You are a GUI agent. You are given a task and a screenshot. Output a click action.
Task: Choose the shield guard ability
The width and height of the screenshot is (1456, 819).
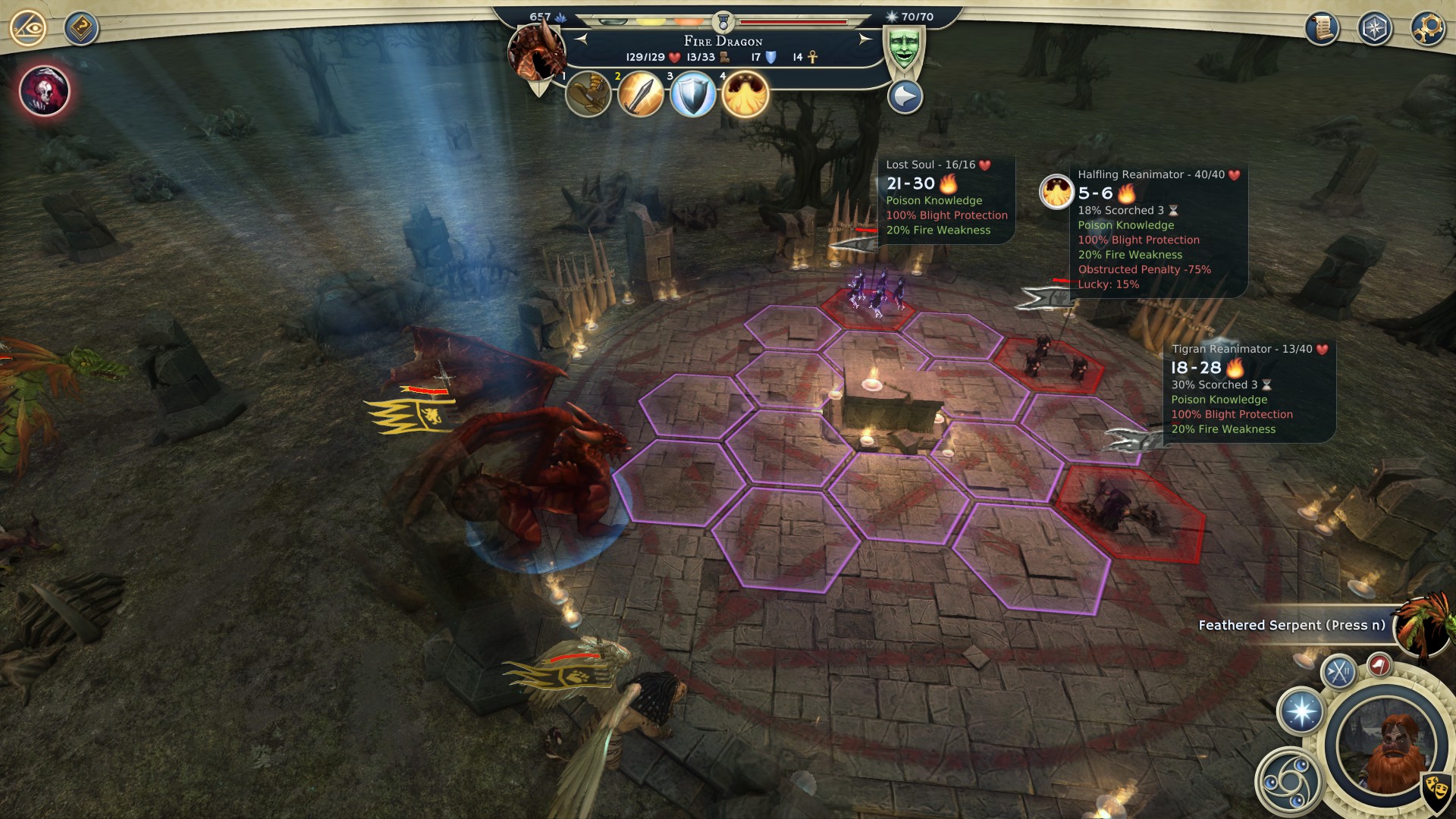click(x=693, y=95)
